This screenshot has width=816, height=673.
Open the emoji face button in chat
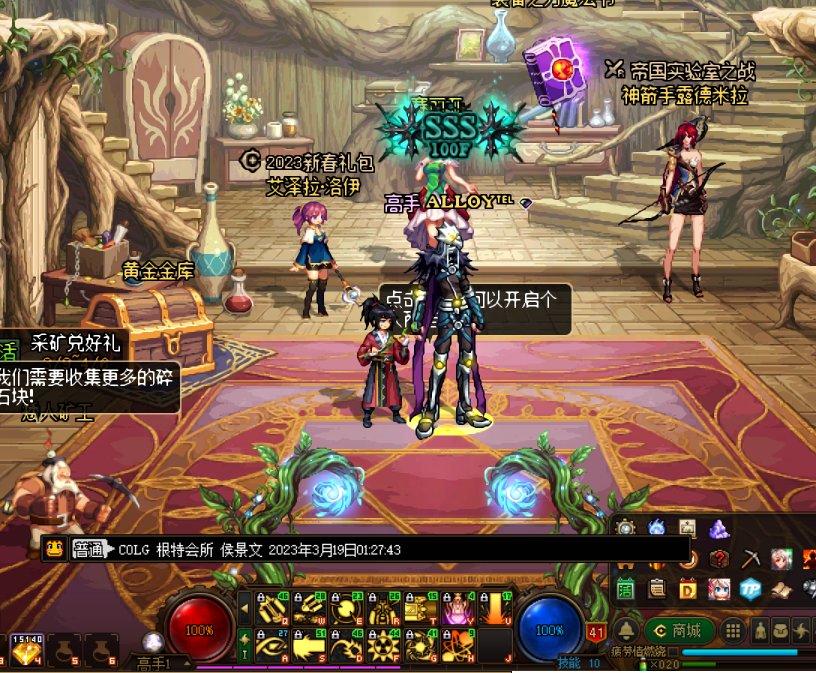pyautogui.click(x=55, y=549)
